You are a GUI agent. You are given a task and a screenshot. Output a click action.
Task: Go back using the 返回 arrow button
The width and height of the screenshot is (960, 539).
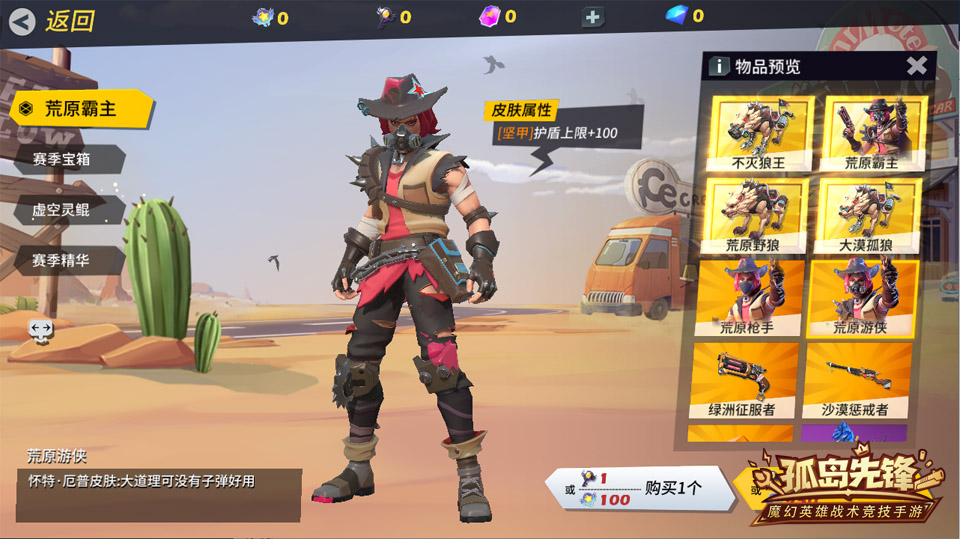(24, 20)
